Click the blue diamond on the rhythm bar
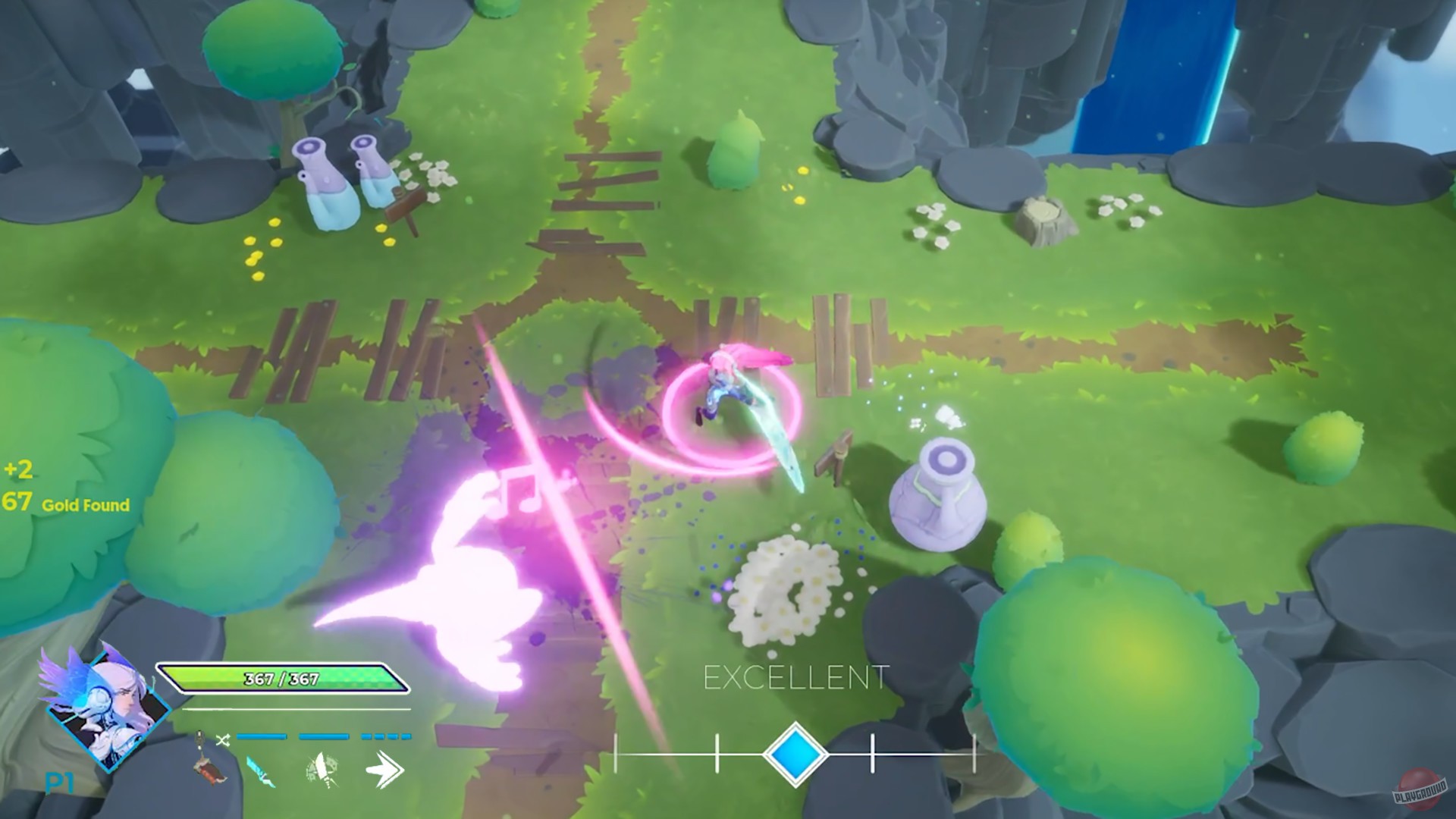This screenshot has height=819, width=1456. pos(794,755)
